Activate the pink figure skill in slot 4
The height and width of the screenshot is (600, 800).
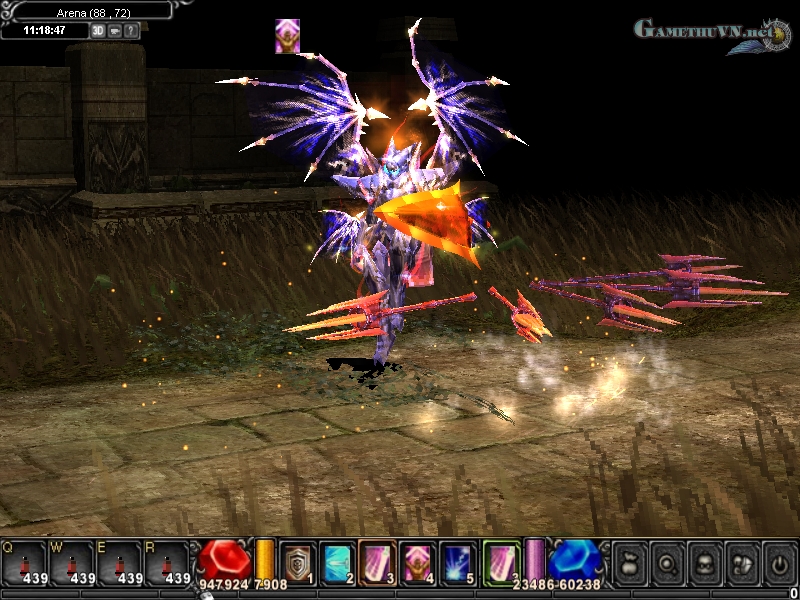click(420, 562)
